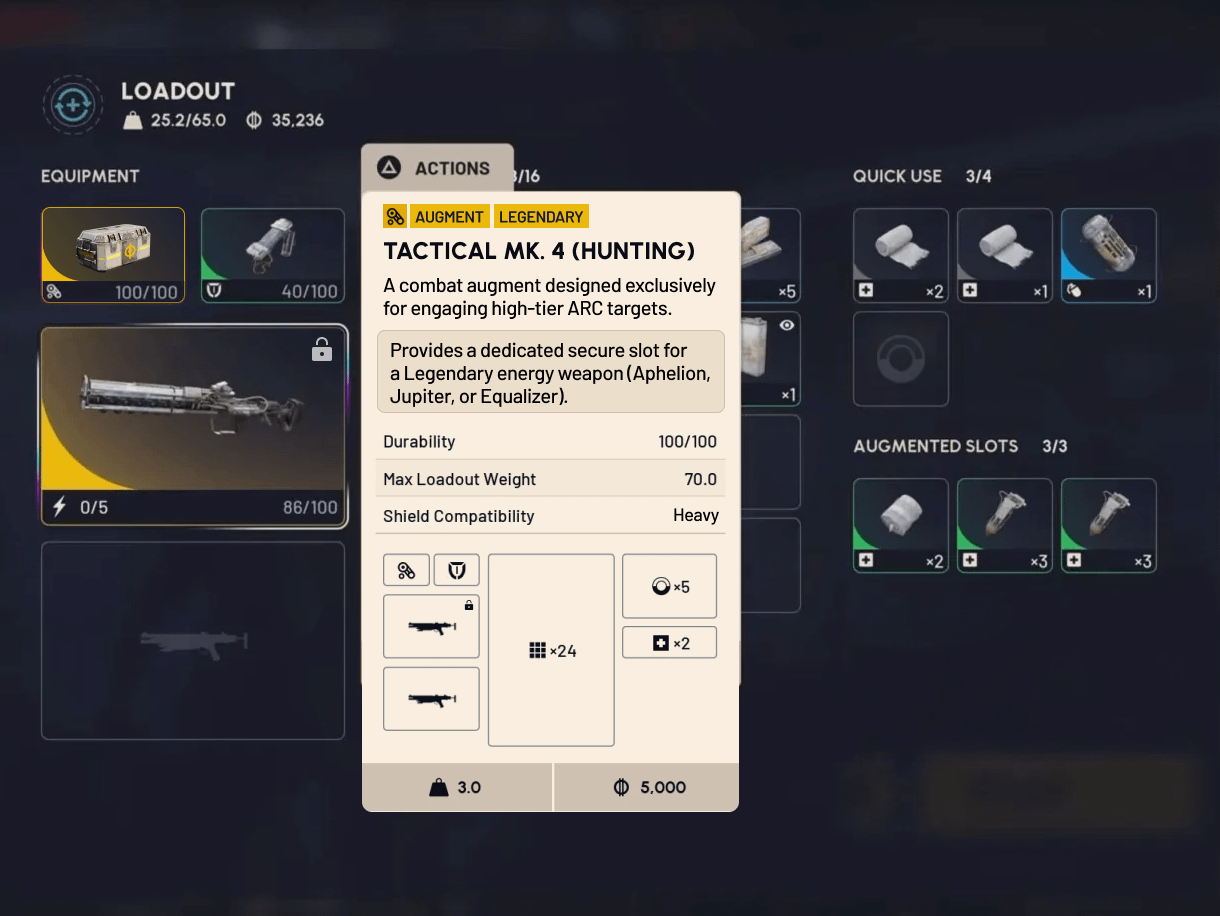
Task: Choose the legendary weapon with 86/100 durability
Action: pyautogui.click(x=194, y=425)
